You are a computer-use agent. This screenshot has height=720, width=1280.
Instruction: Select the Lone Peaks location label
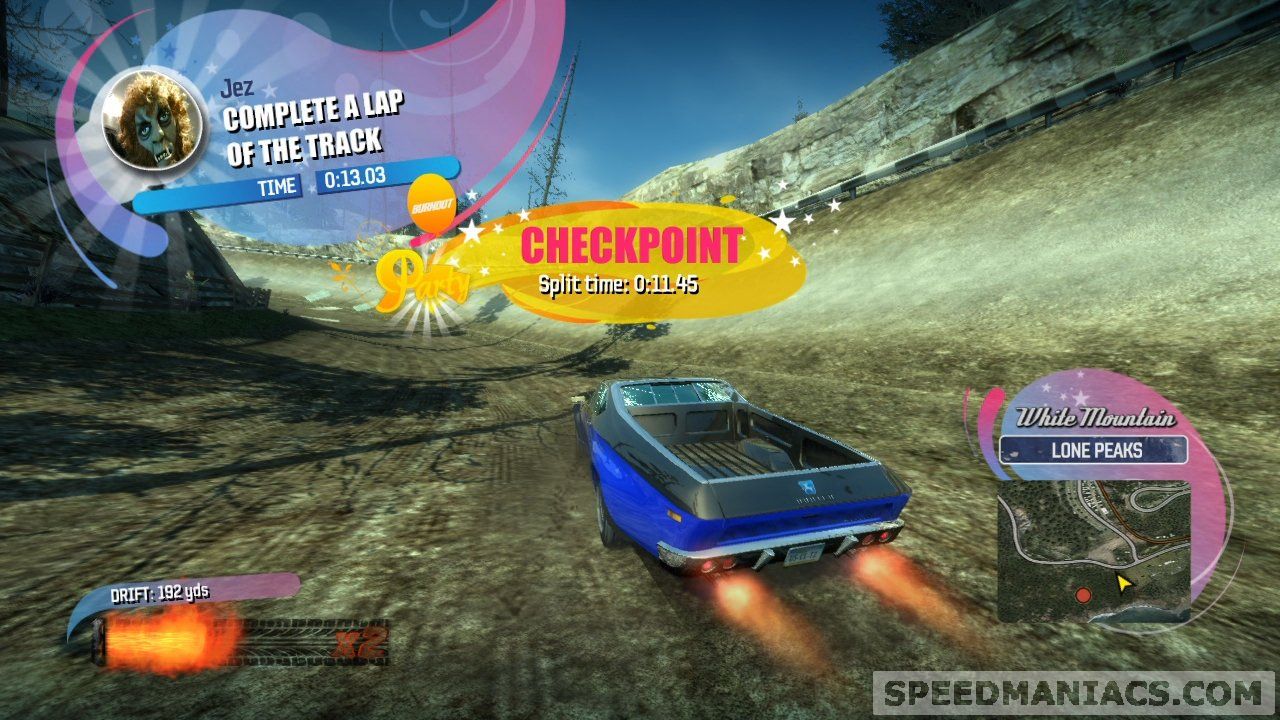tap(1095, 451)
